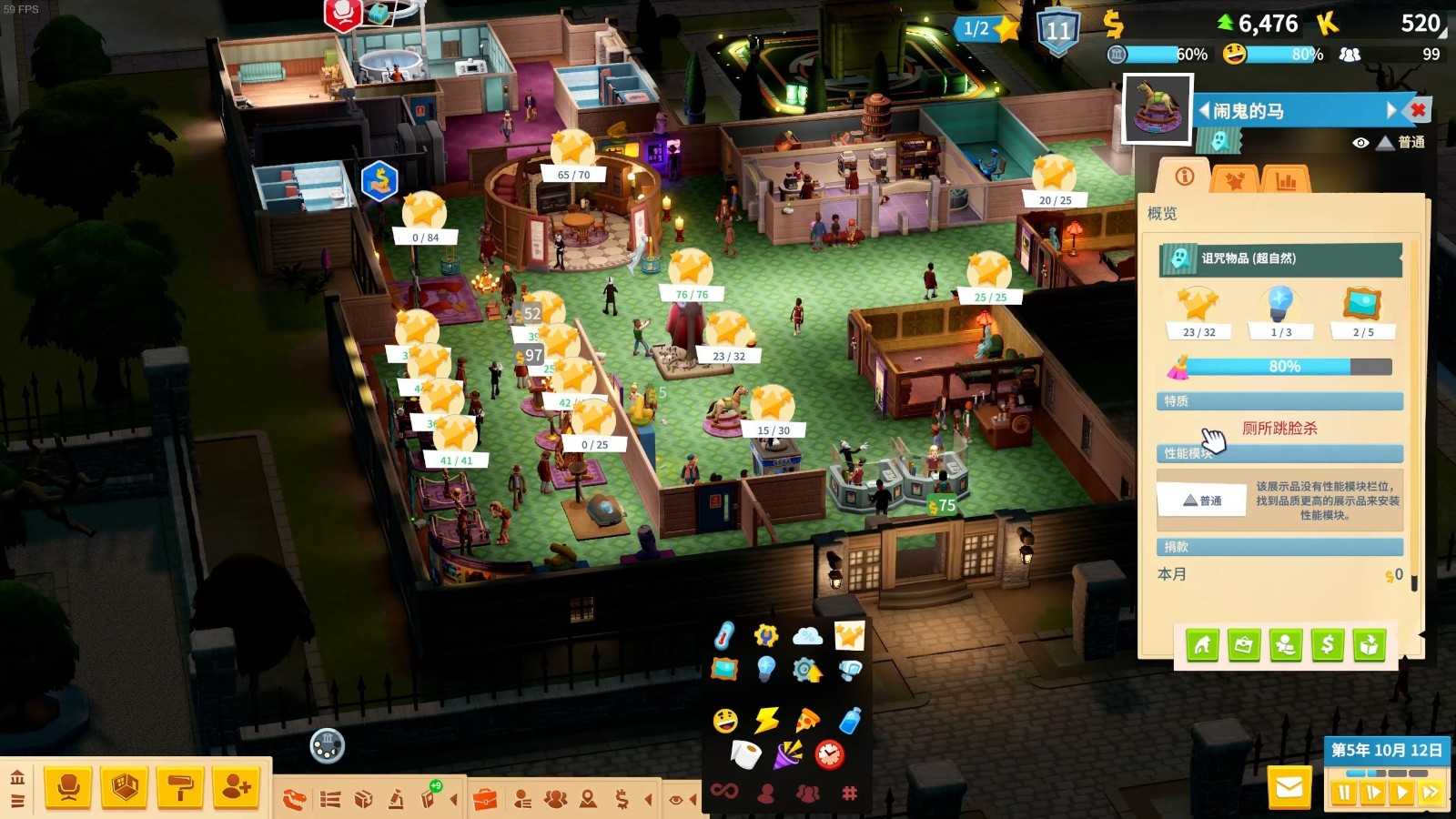Select the paint roller decoration tool

[x=180, y=788]
